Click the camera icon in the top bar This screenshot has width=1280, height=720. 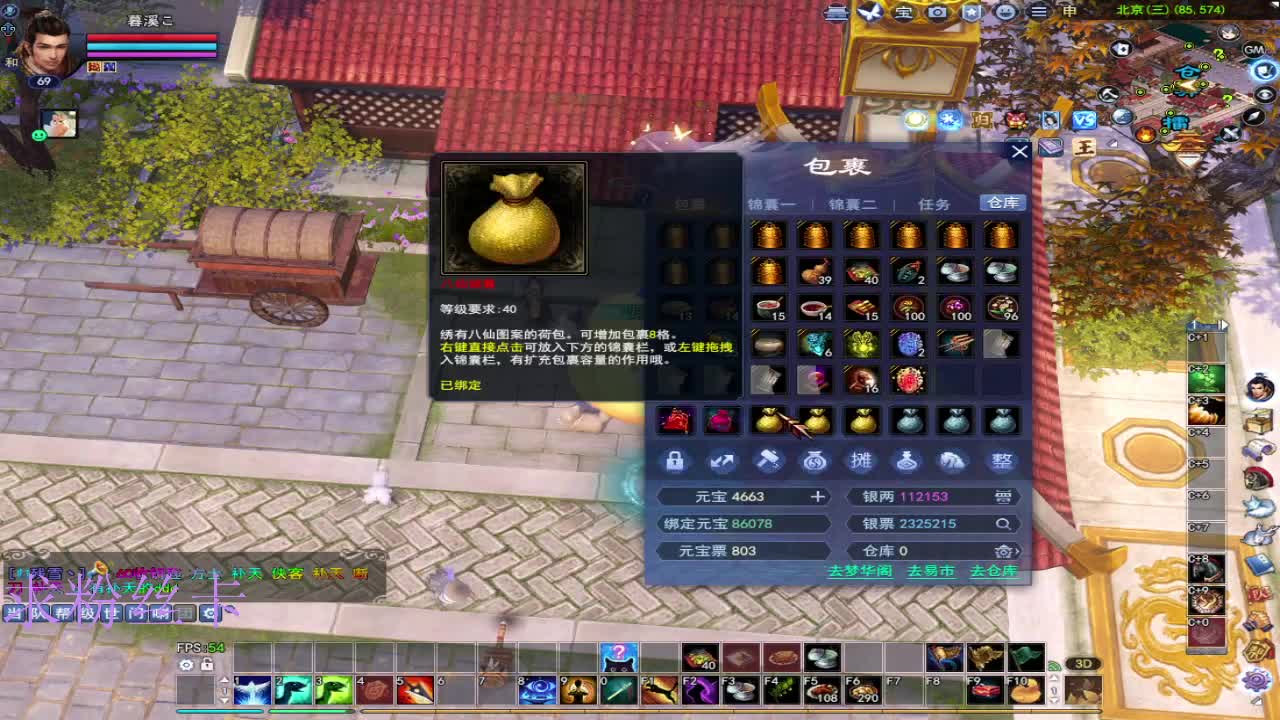[x=936, y=12]
